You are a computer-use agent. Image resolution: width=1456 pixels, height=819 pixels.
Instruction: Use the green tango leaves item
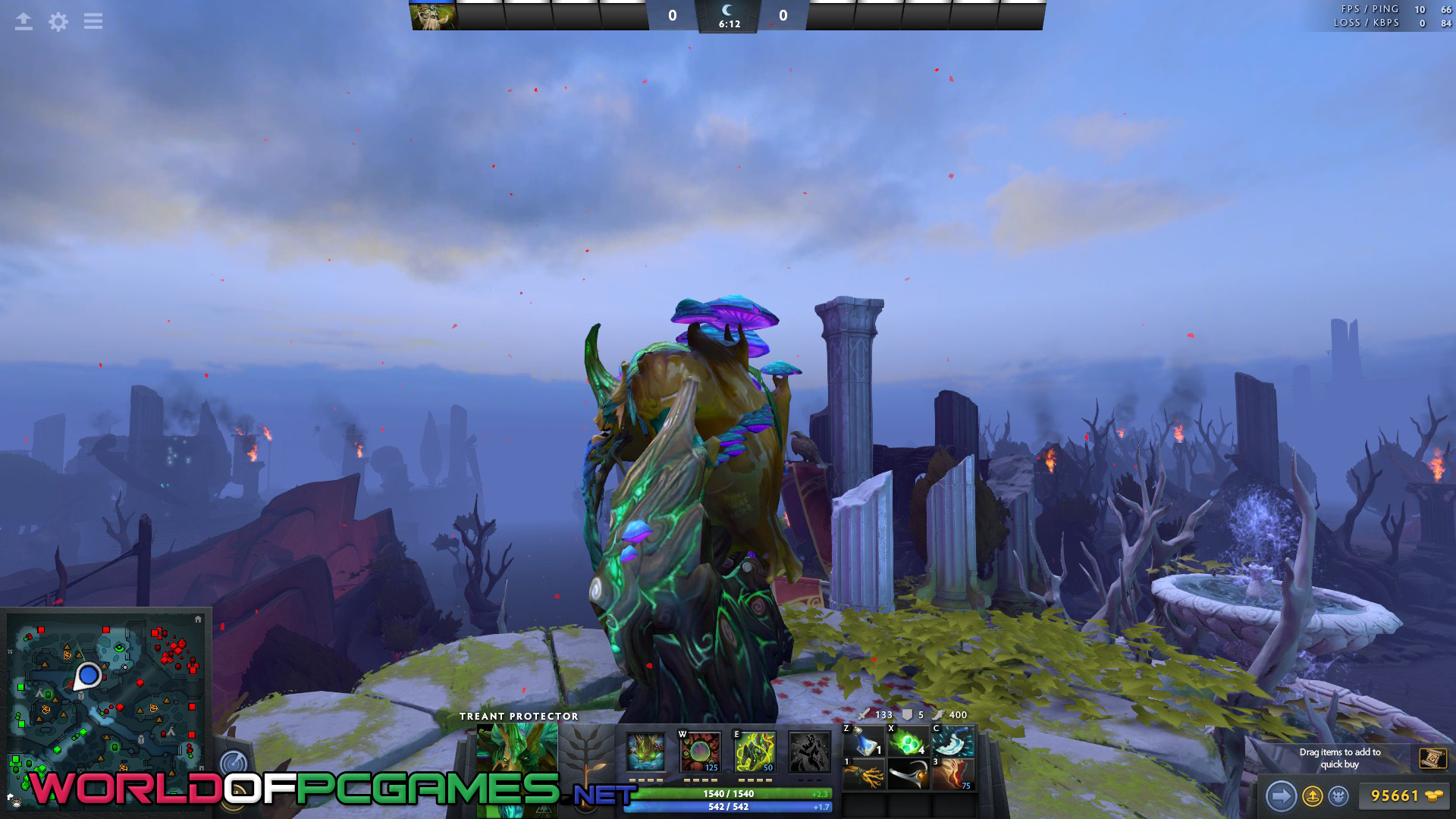[908, 740]
